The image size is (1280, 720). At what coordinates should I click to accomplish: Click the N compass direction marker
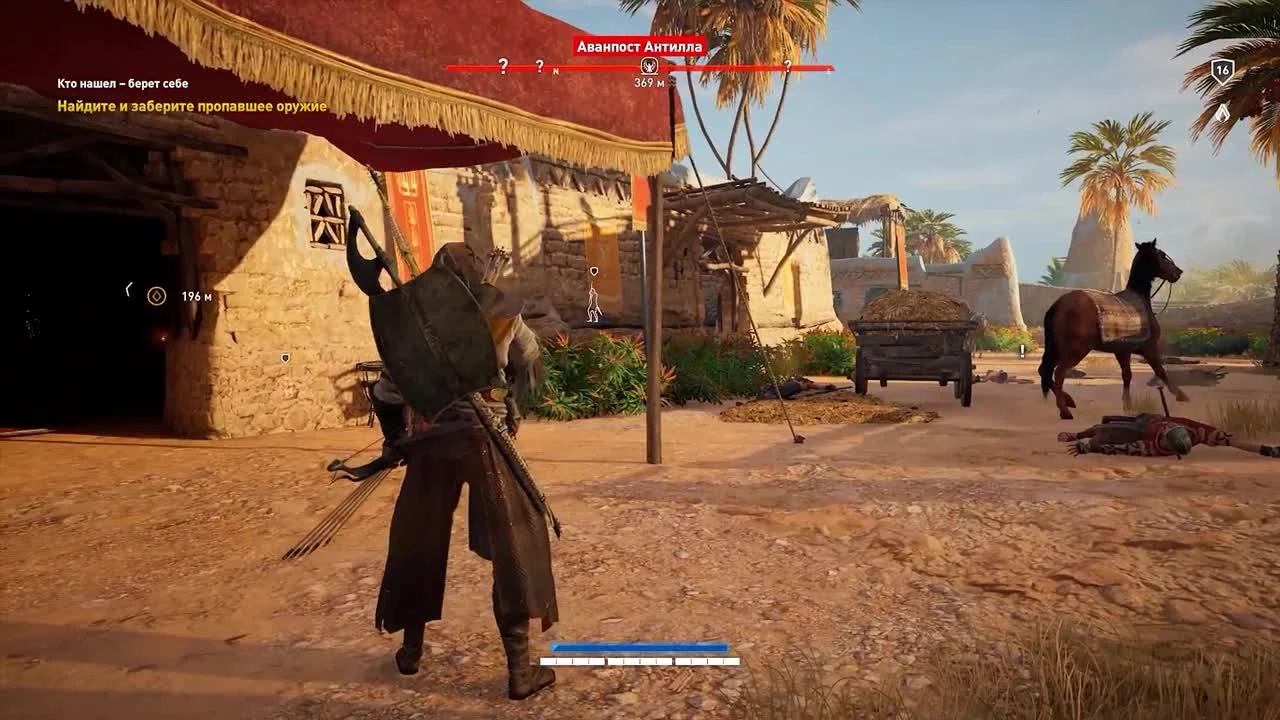coord(555,70)
